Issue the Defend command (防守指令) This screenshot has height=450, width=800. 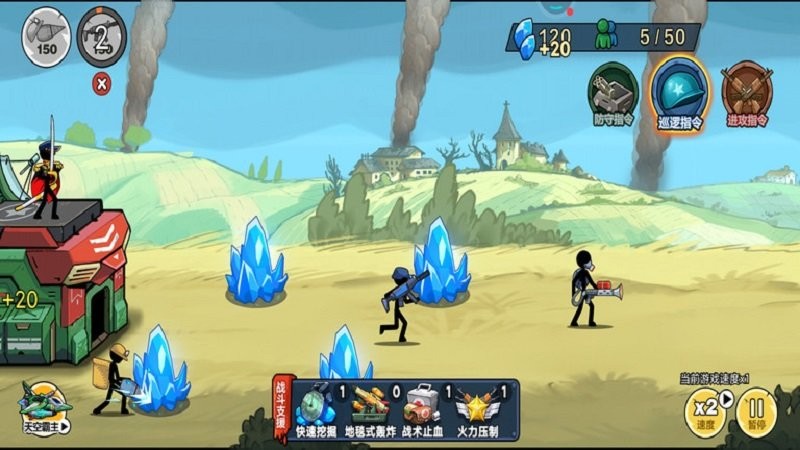tap(613, 92)
